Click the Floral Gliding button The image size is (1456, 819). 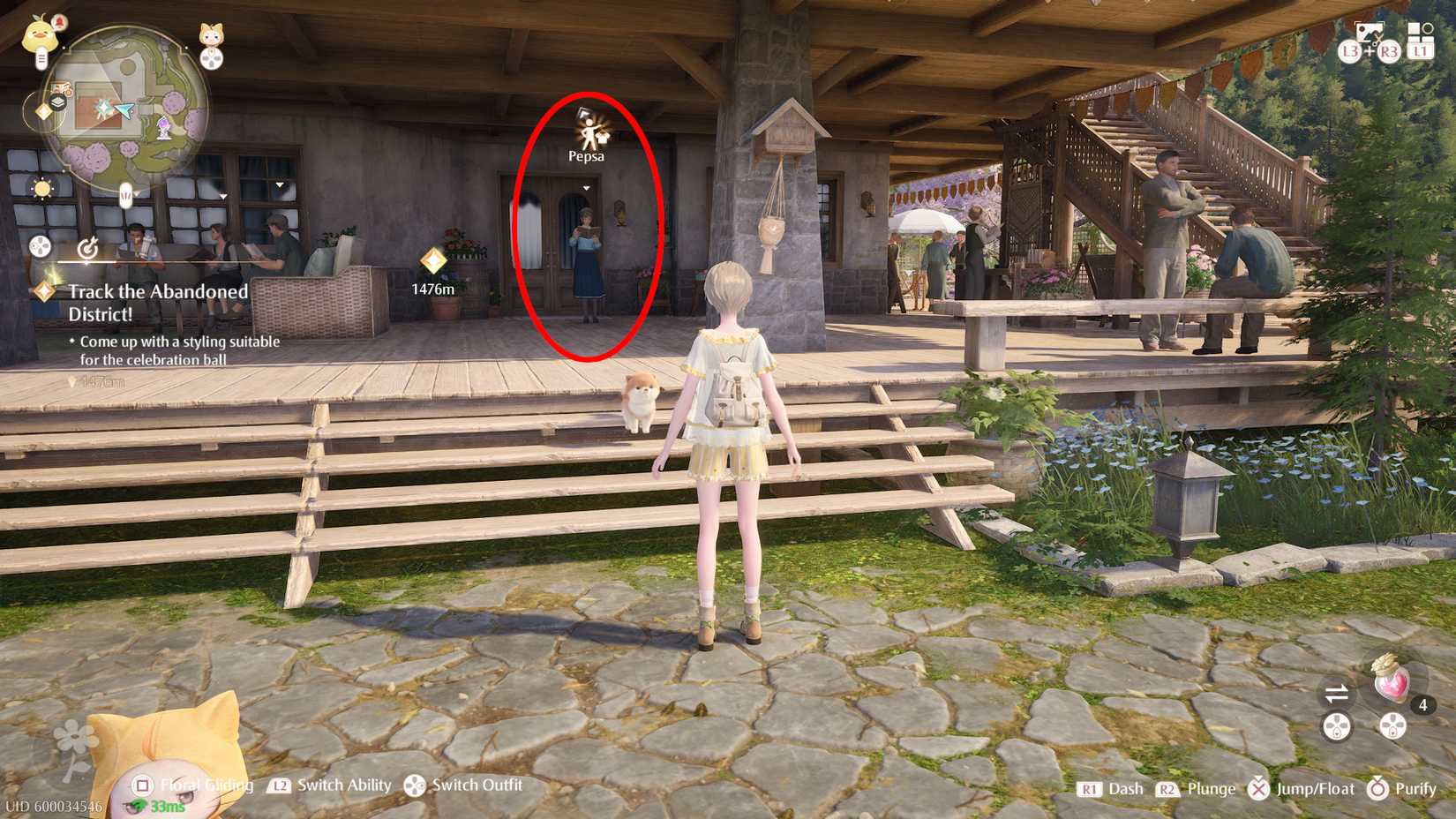tap(141, 785)
